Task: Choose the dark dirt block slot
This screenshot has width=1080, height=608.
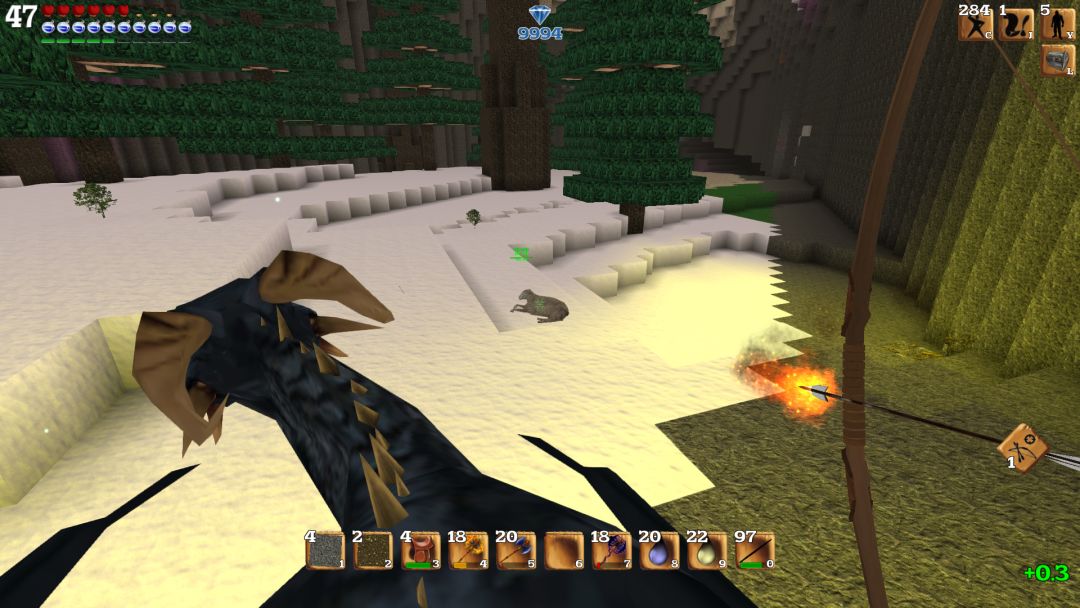Action: pos(373,551)
